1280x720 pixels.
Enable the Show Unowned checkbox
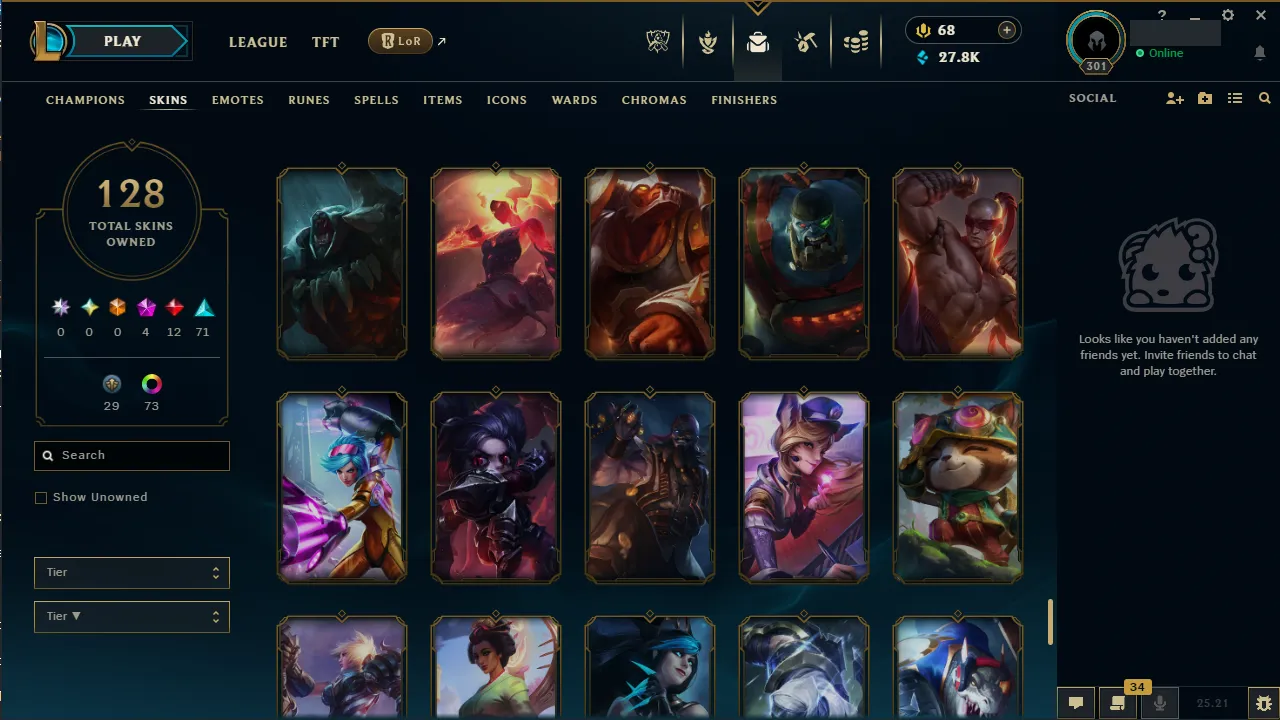click(x=41, y=497)
